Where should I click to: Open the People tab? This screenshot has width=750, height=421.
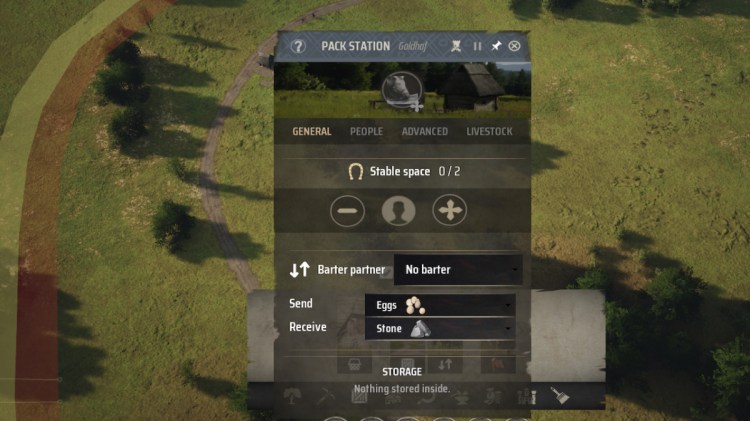point(366,132)
